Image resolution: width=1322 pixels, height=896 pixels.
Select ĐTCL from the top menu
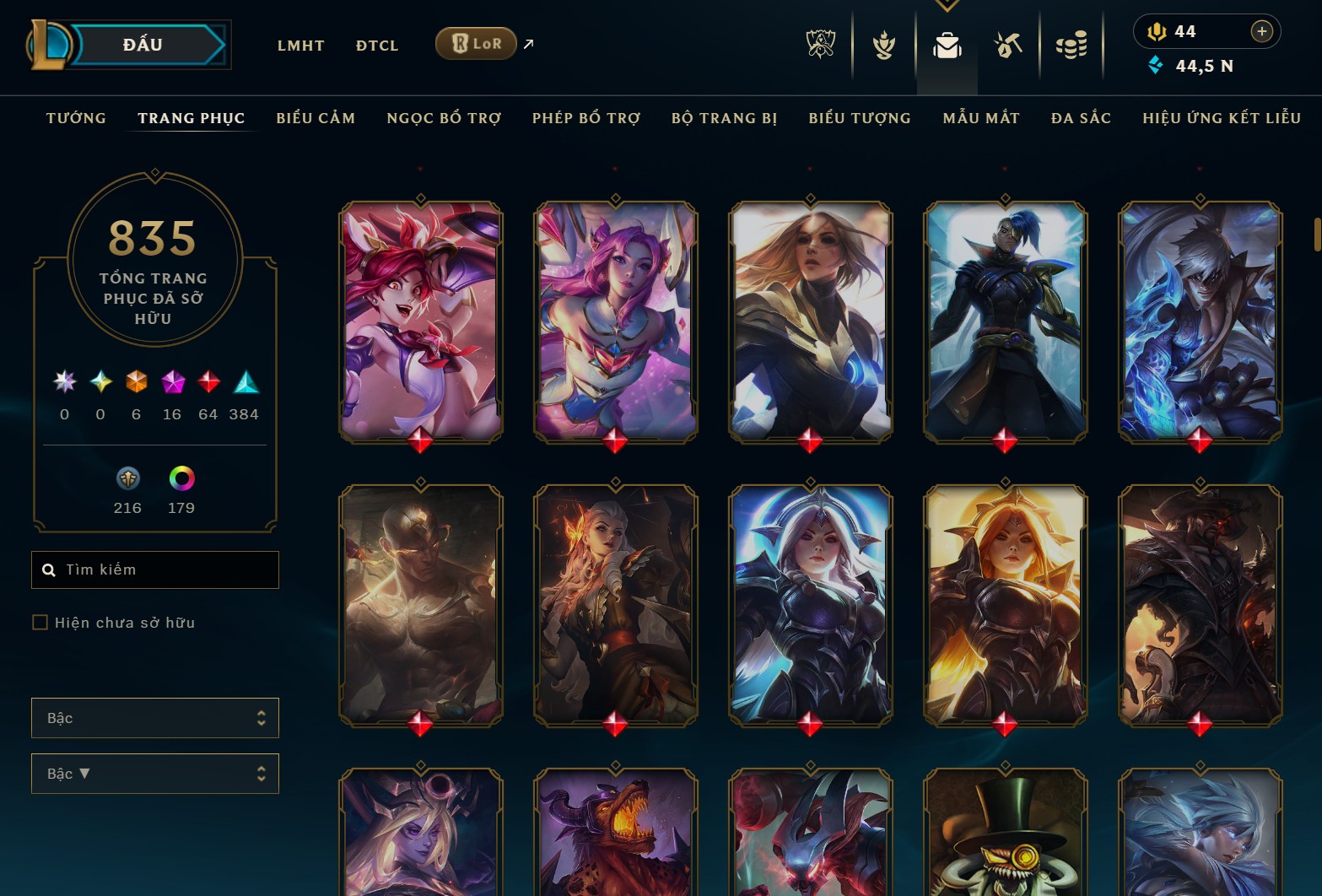(376, 46)
